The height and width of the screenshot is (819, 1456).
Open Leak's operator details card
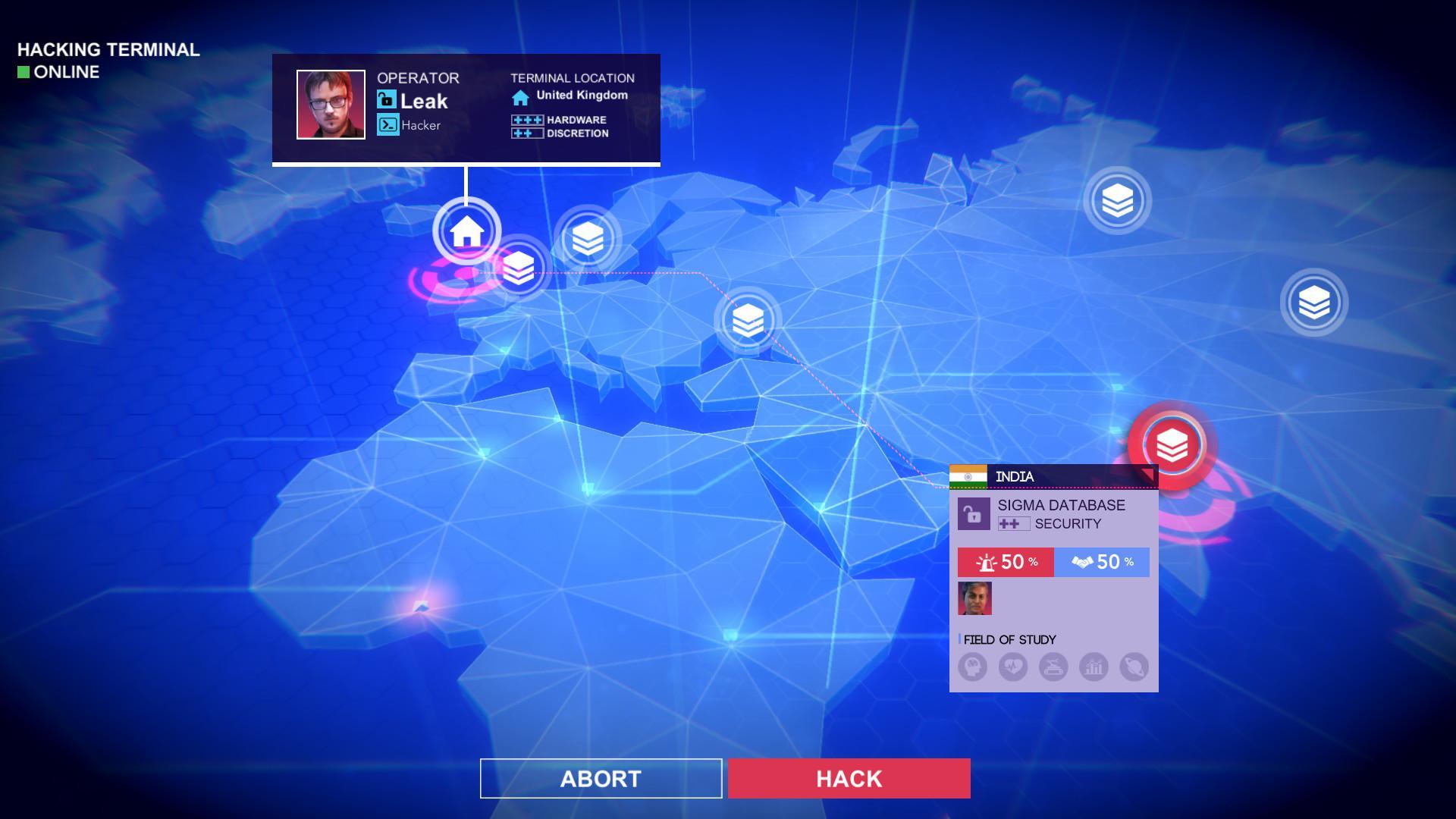point(330,106)
